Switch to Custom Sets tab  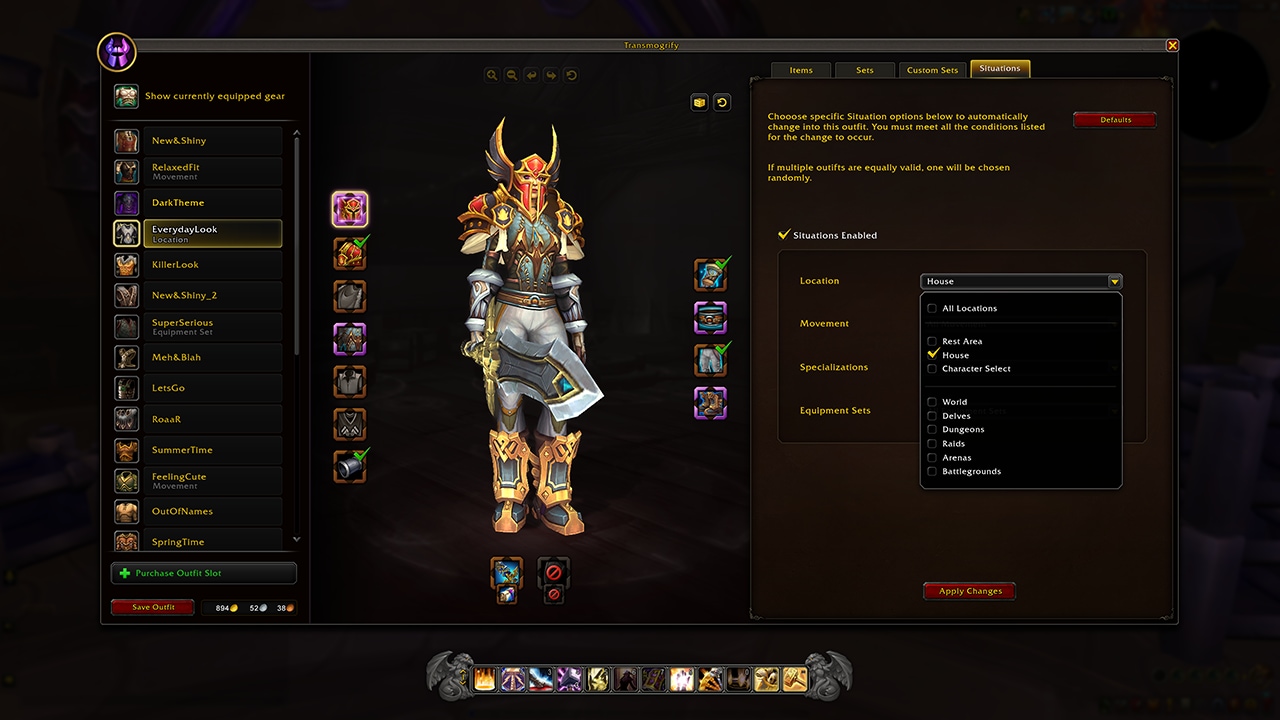tap(932, 70)
